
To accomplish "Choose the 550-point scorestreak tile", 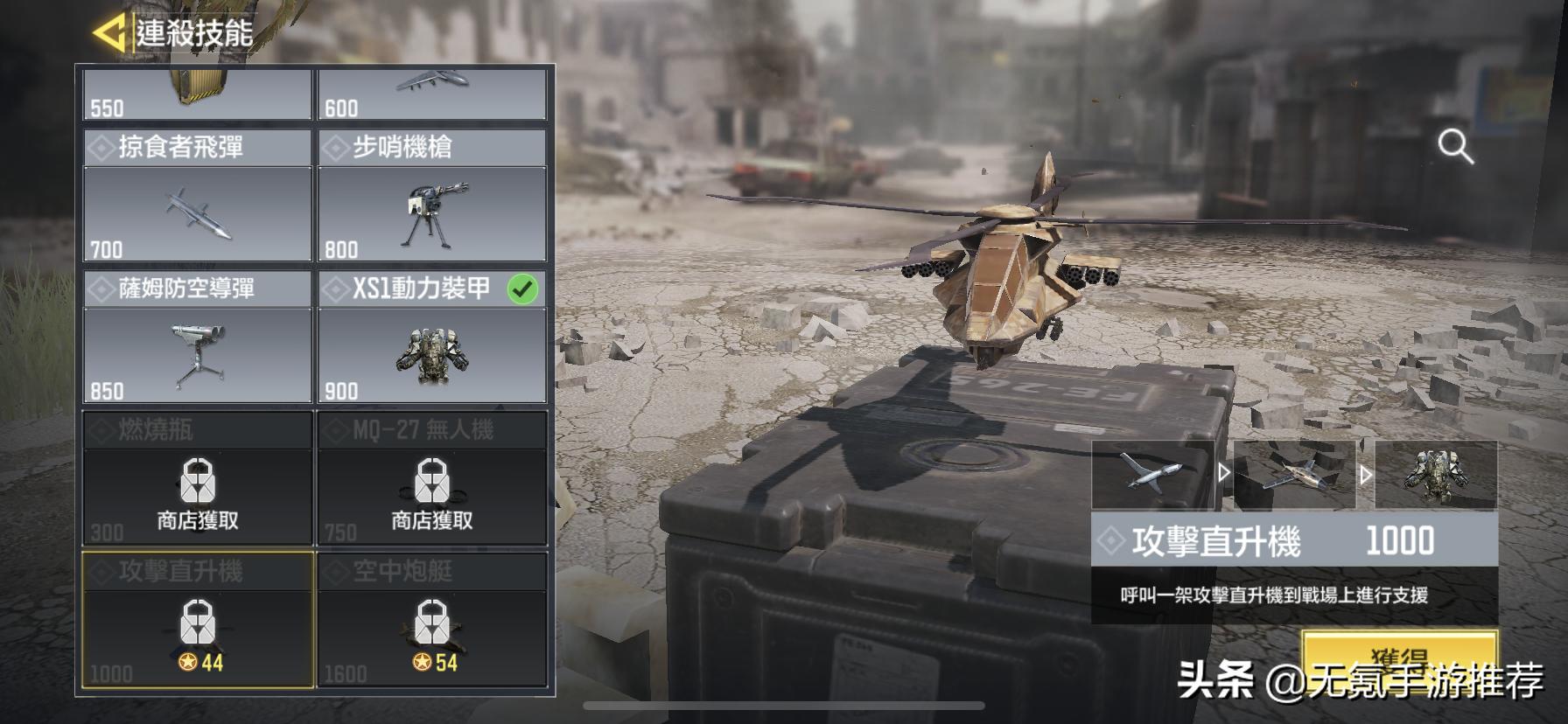I will coord(198,94).
